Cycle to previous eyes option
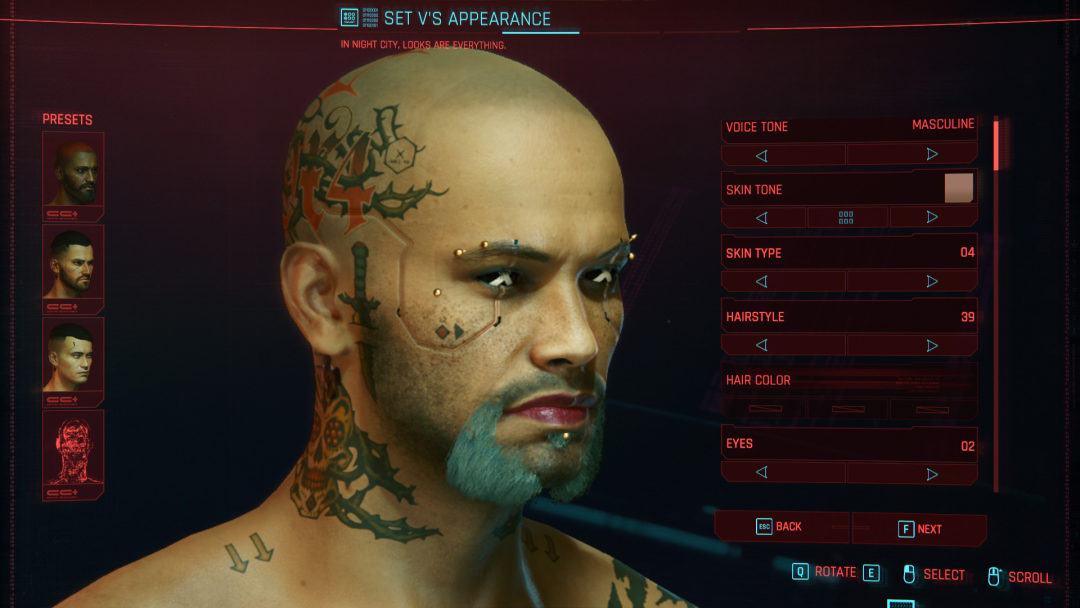 point(762,472)
